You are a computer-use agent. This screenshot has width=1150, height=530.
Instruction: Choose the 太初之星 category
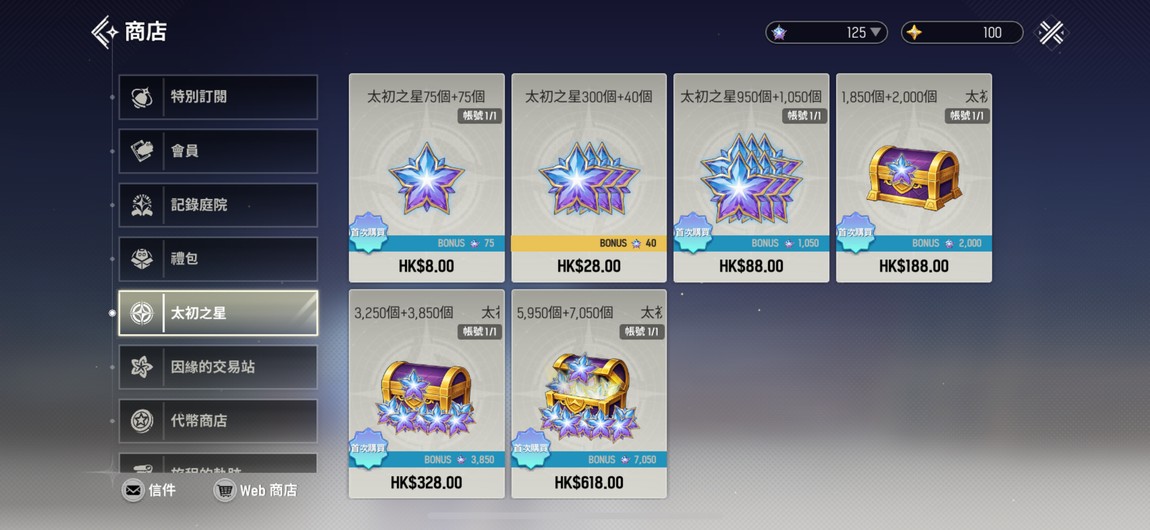tap(218, 313)
